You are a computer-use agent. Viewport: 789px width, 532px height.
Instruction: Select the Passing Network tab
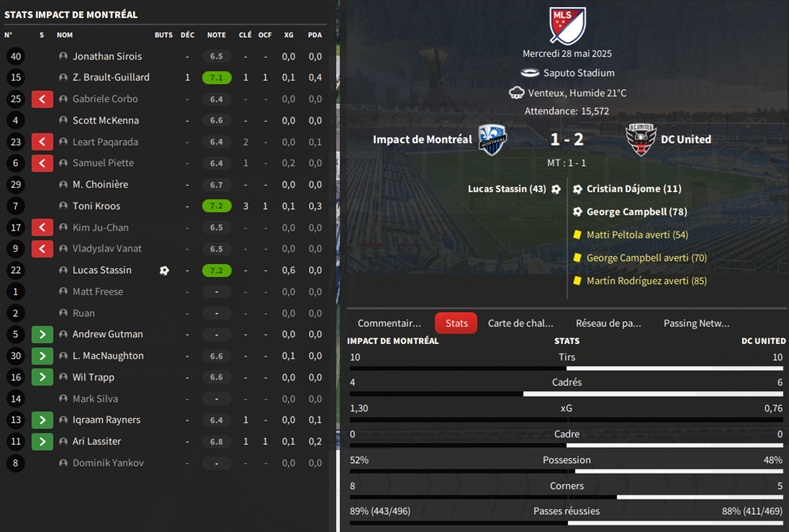pyautogui.click(x=696, y=323)
